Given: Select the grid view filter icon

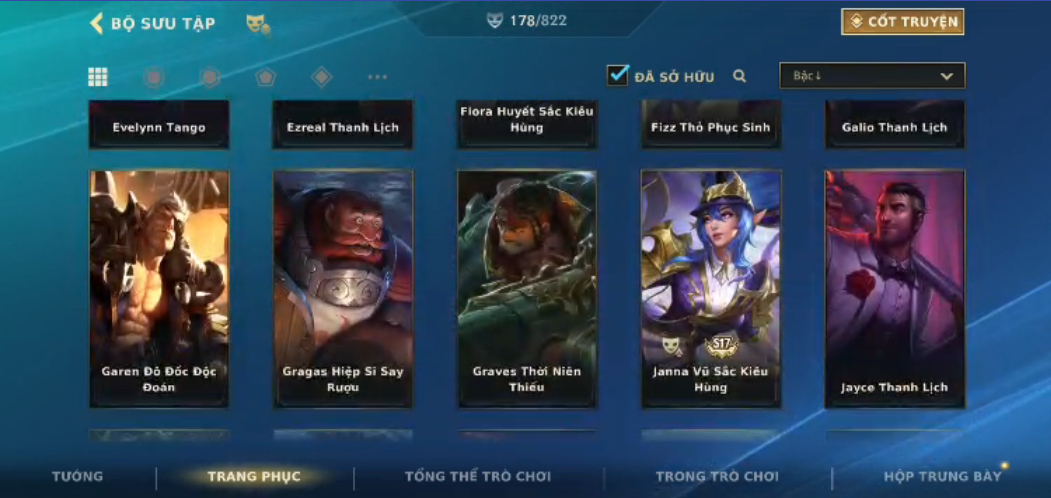Looking at the screenshot, I should pyautogui.click(x=98, y=77).
